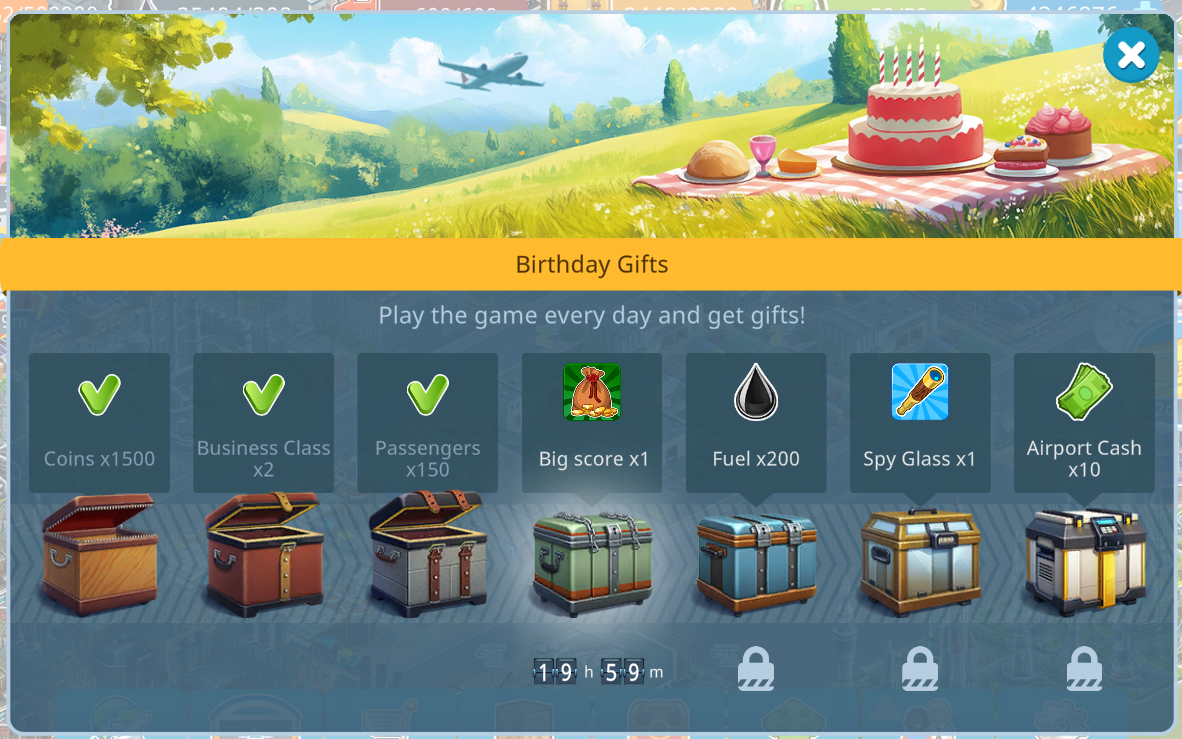Click the claimed Passengers x150 card
The image size is (1182, 739).
(x=427, y=422)
